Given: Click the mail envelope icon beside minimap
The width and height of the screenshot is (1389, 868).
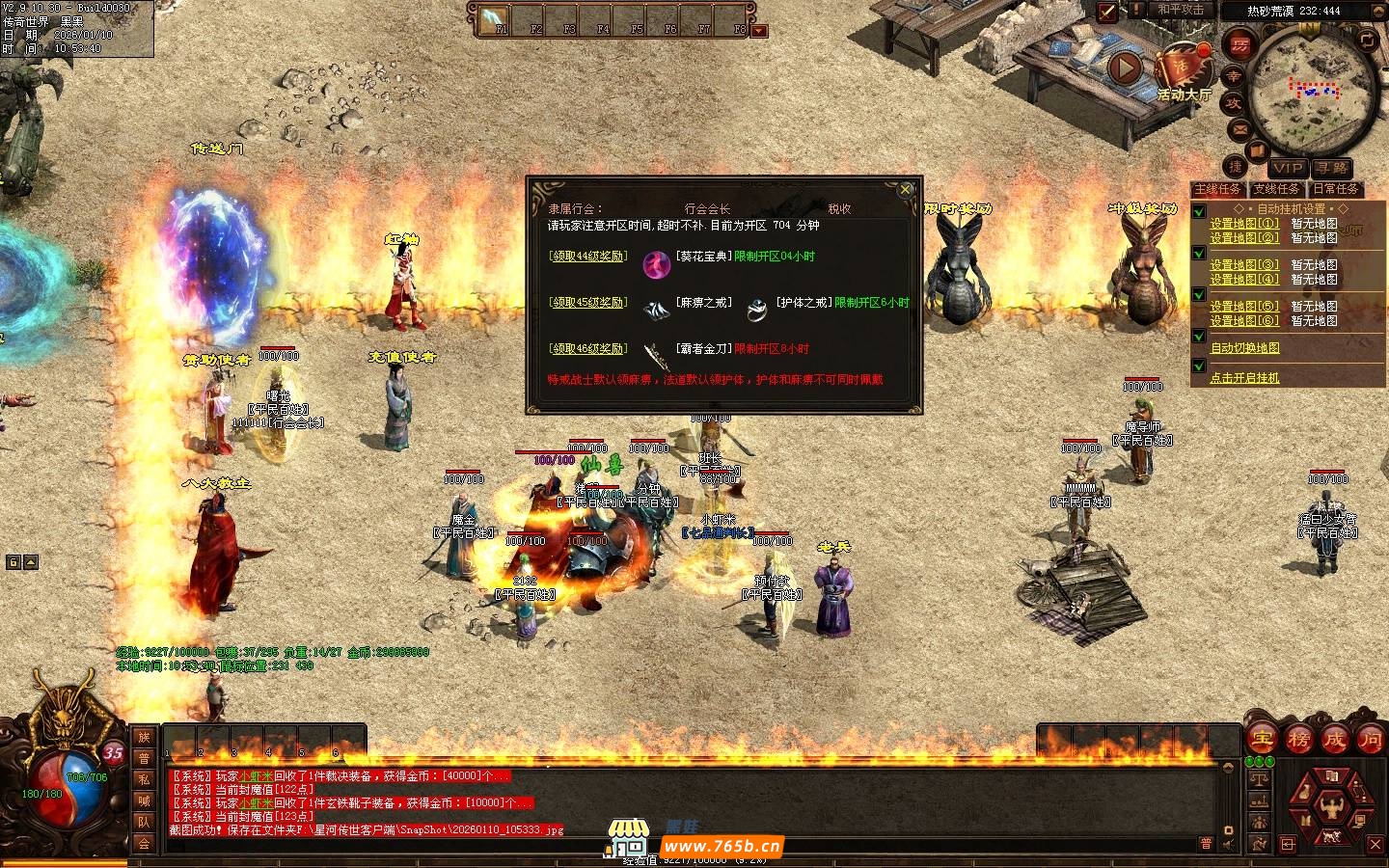Looking at the screenshot, I should point(1239,129).
